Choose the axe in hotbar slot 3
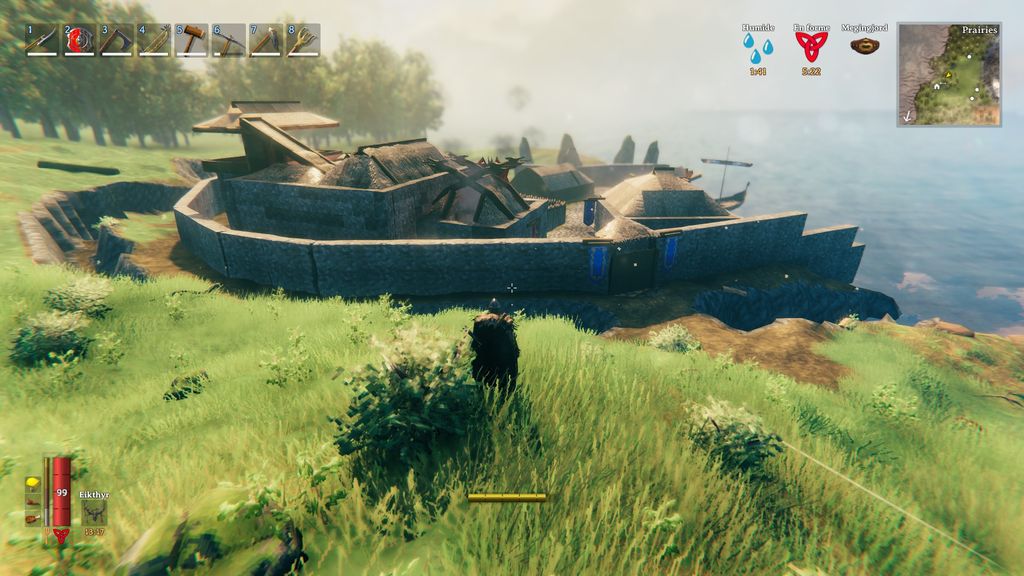The width and height of the screenshot is (1024, 576). 116,40
